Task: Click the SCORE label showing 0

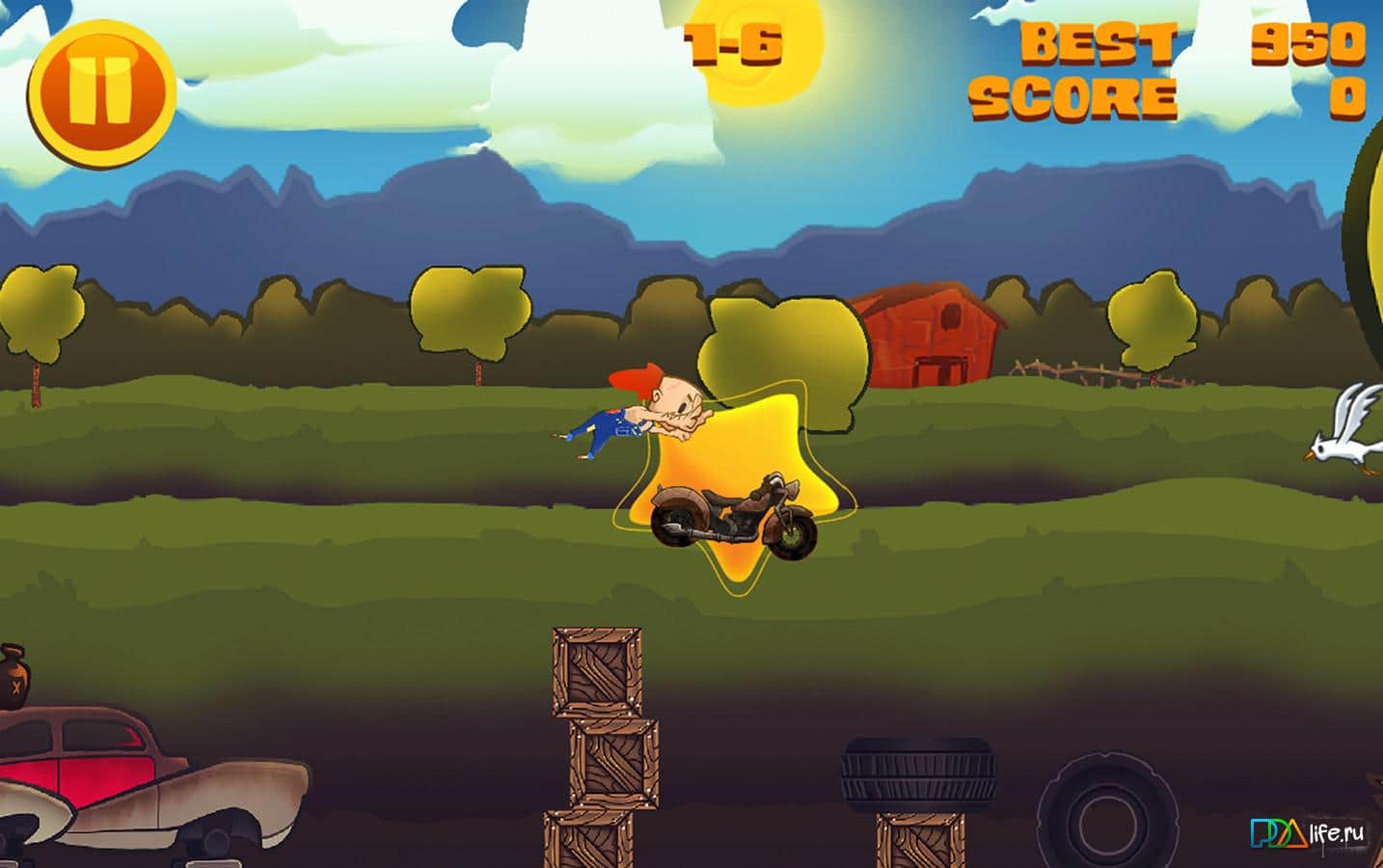Action: [1073, 95]
